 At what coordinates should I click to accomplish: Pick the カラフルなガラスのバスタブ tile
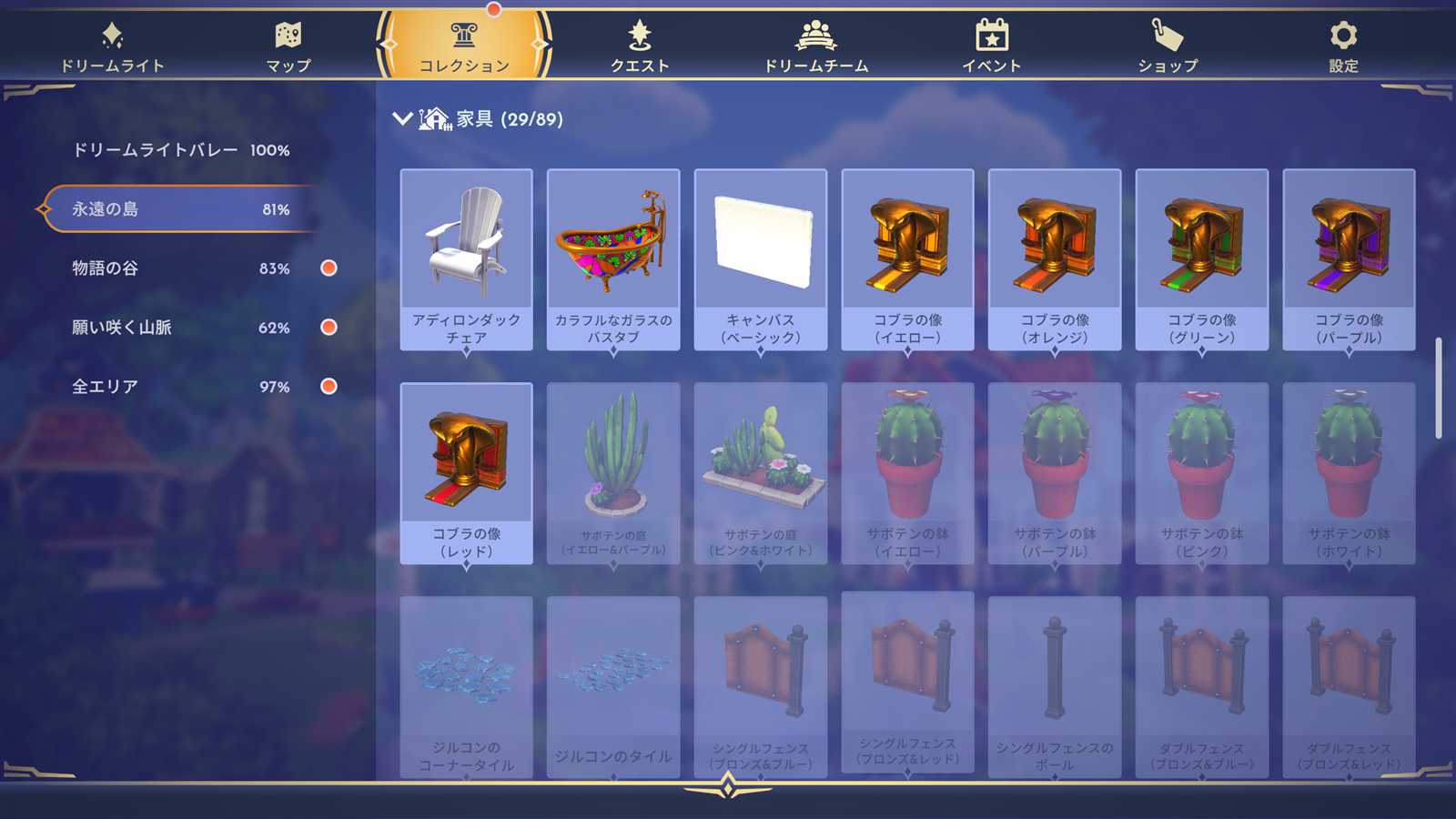[613, 259]
